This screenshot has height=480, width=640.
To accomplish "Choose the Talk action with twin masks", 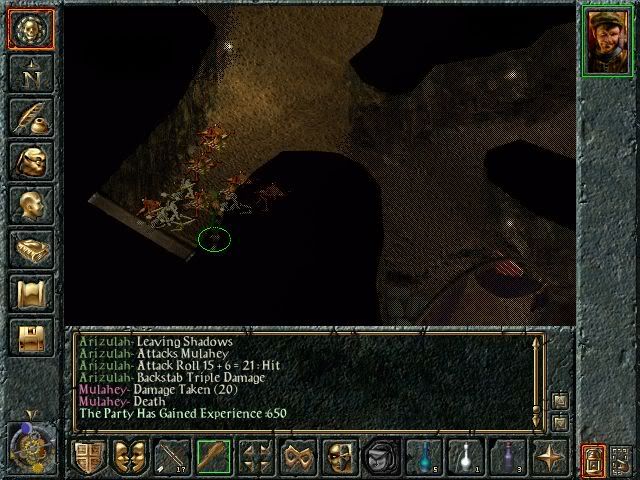I will [129, 456].
